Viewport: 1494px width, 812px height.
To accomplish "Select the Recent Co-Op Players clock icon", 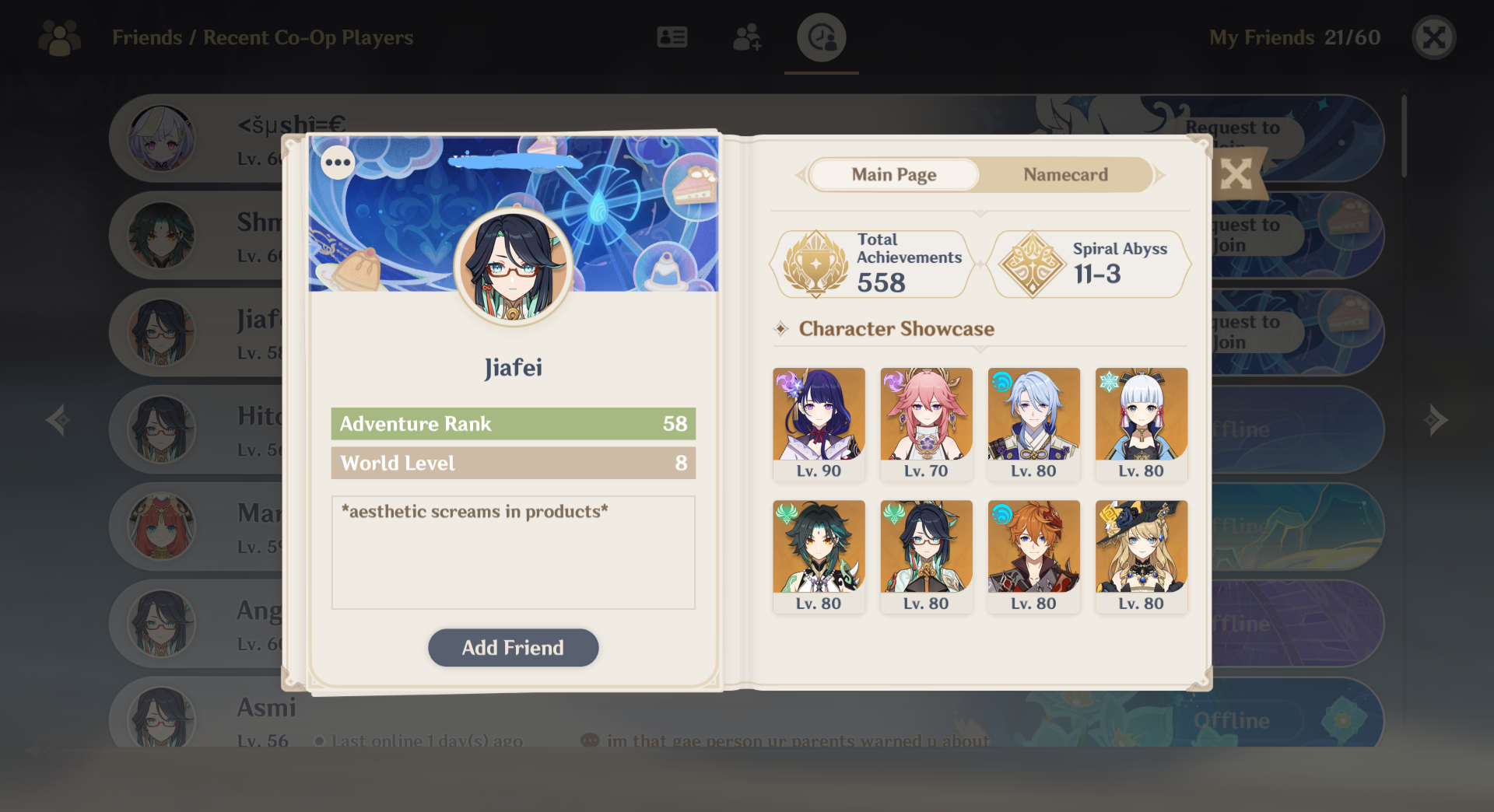I will click(820, 37).
